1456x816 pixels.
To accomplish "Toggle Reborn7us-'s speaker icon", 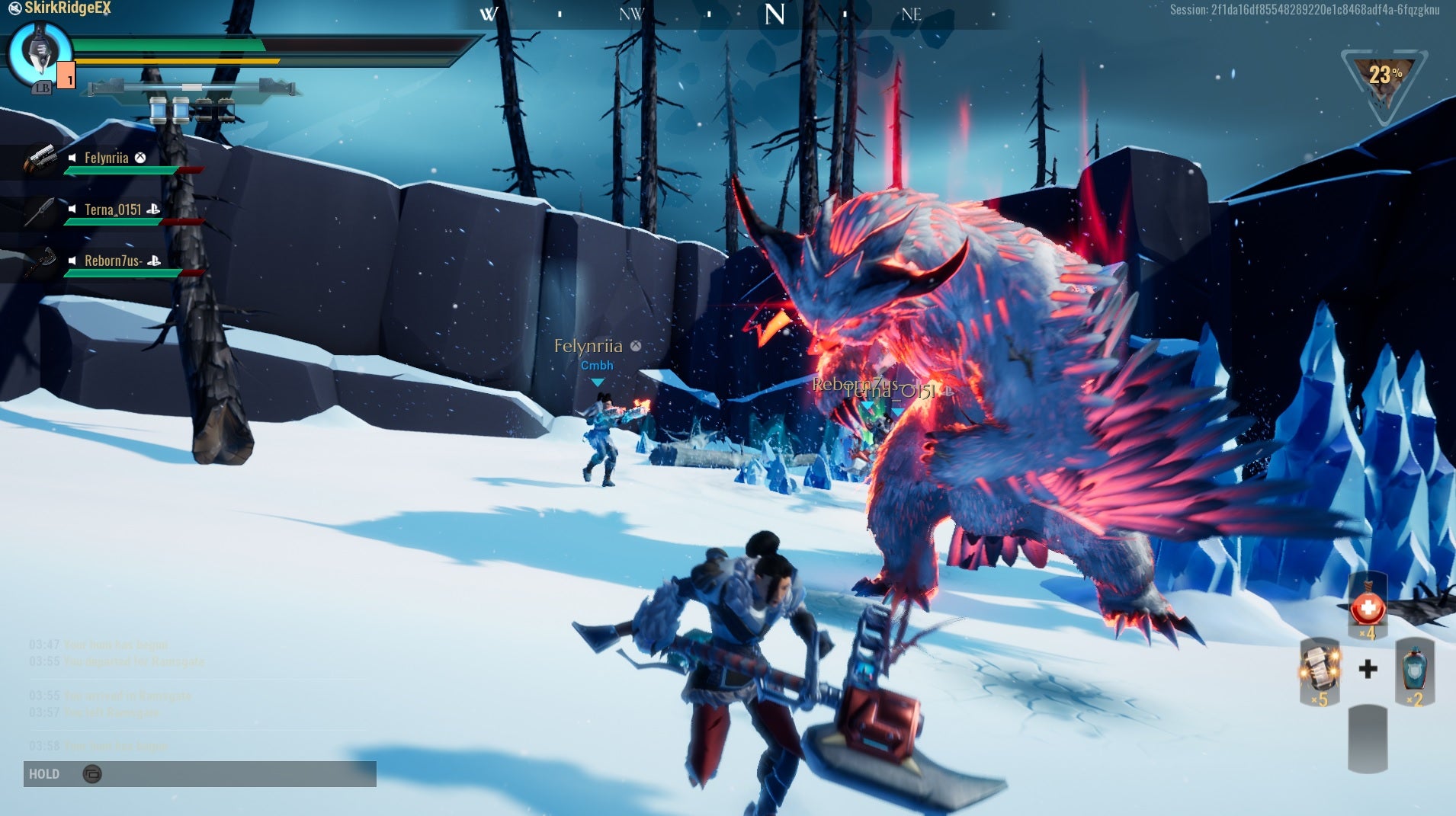I will click(x=72, y=261).
